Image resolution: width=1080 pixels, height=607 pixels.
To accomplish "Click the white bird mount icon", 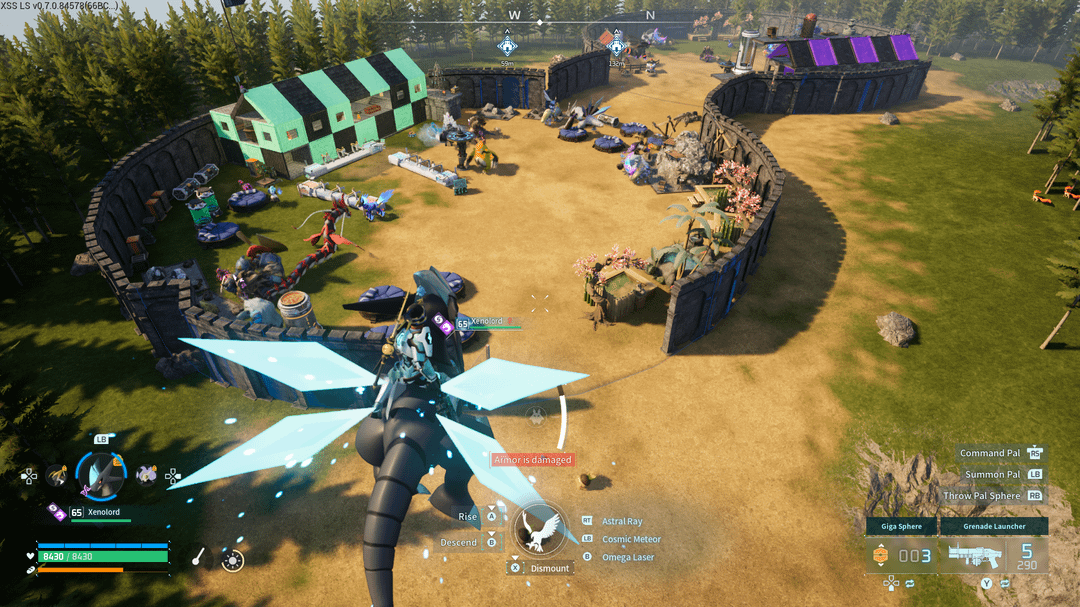I will click(x=541, y=530).
